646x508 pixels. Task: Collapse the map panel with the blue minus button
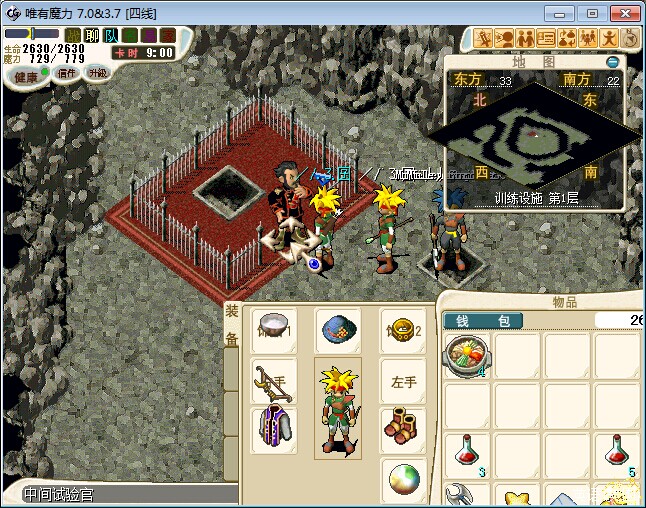(612, 61)
